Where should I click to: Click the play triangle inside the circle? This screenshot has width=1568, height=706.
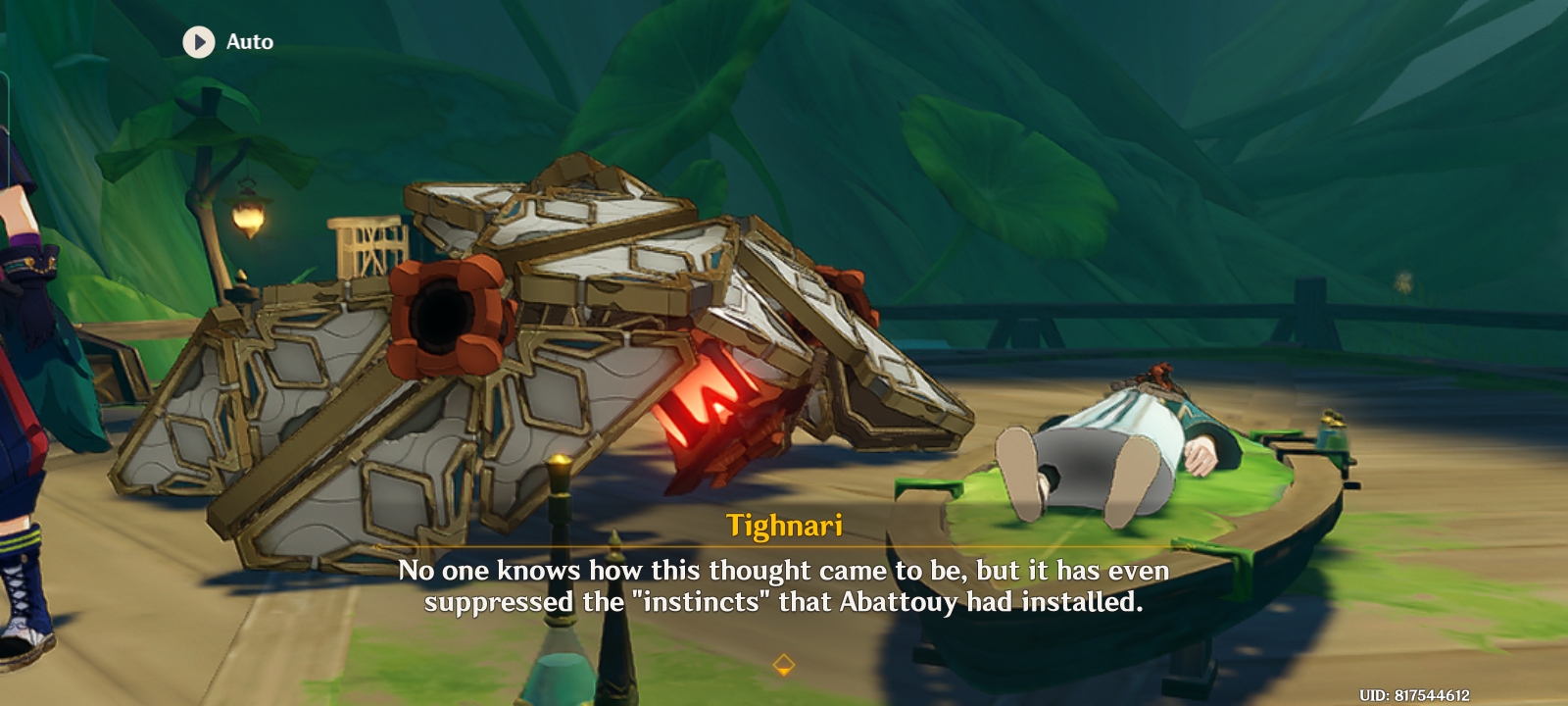tap(201, 41)
